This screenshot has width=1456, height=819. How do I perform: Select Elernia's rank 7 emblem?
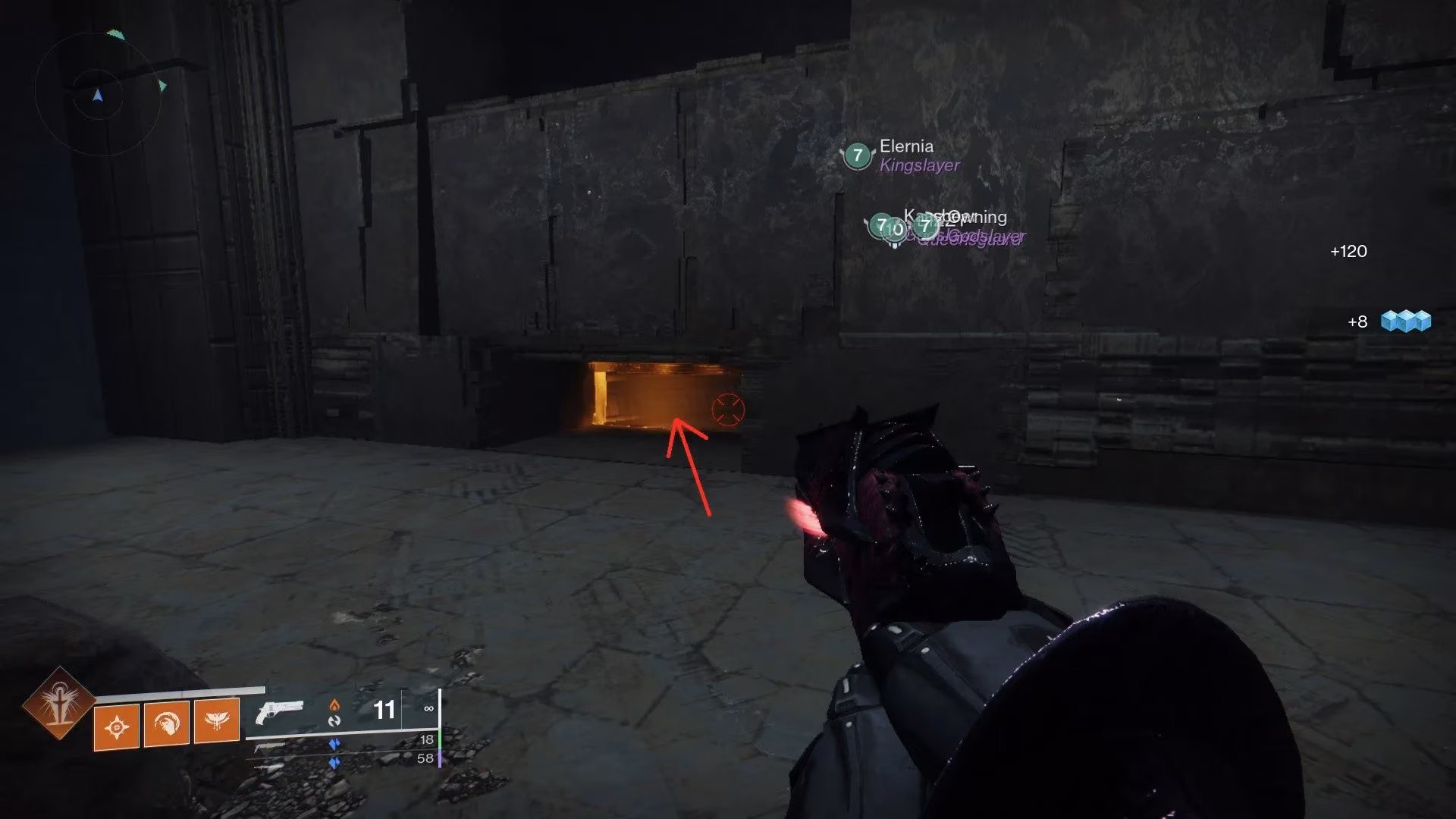[858, 155]
